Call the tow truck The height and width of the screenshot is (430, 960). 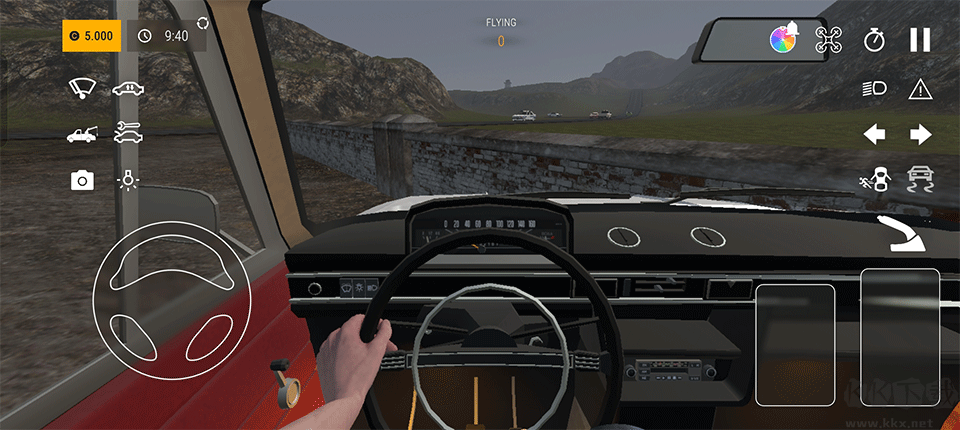click(81, 133)
